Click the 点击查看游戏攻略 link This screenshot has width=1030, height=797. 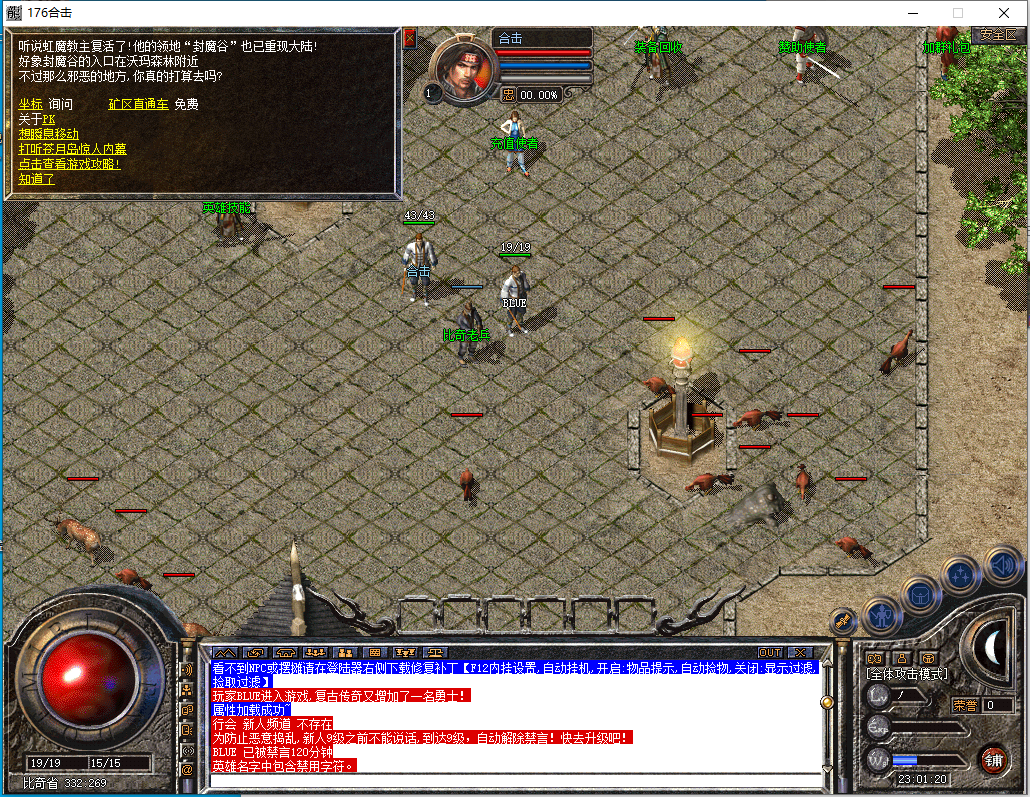coord(69,164)
